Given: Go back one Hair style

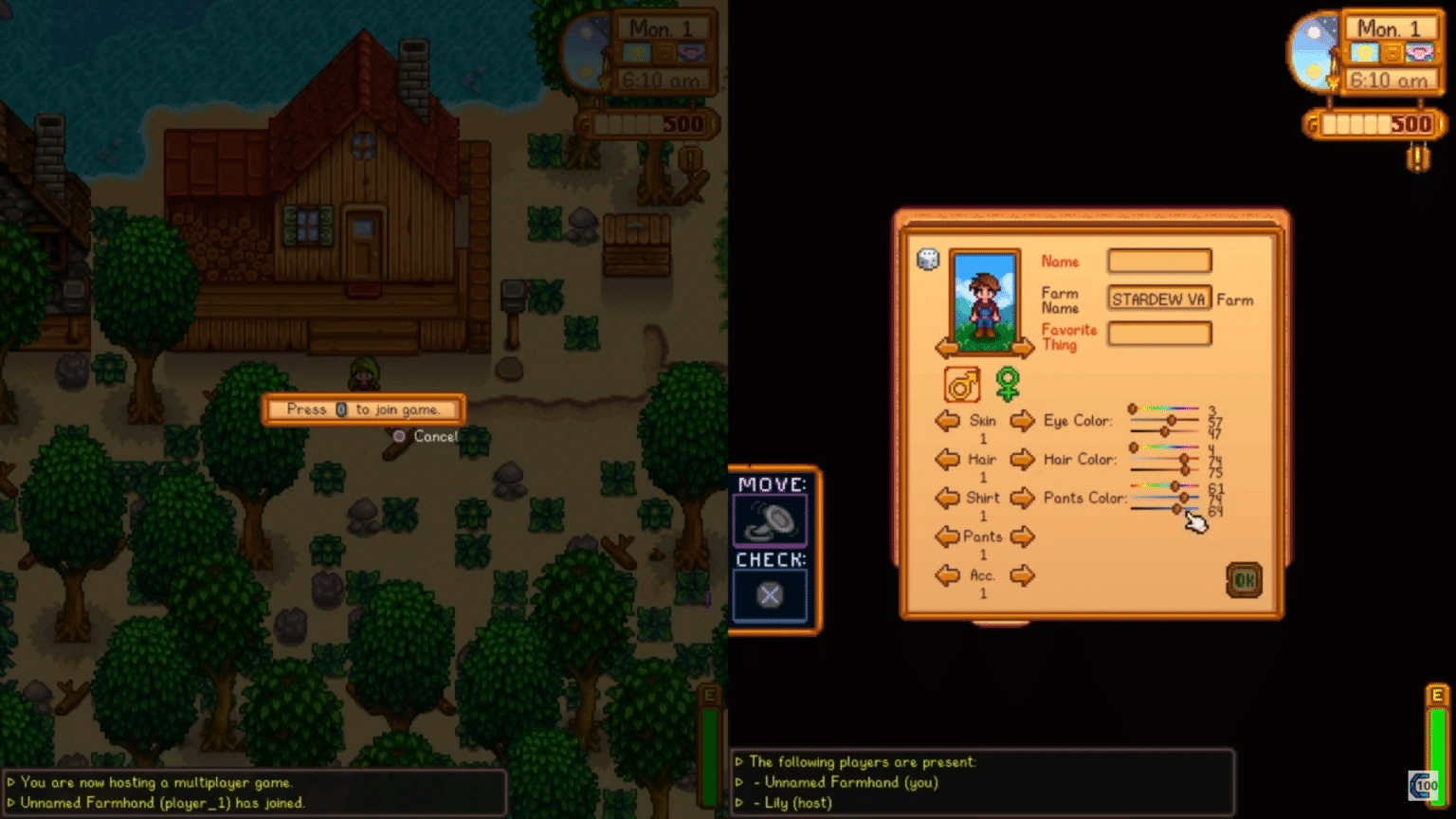Looking at the screenshot, I should (x=947, y=460).
